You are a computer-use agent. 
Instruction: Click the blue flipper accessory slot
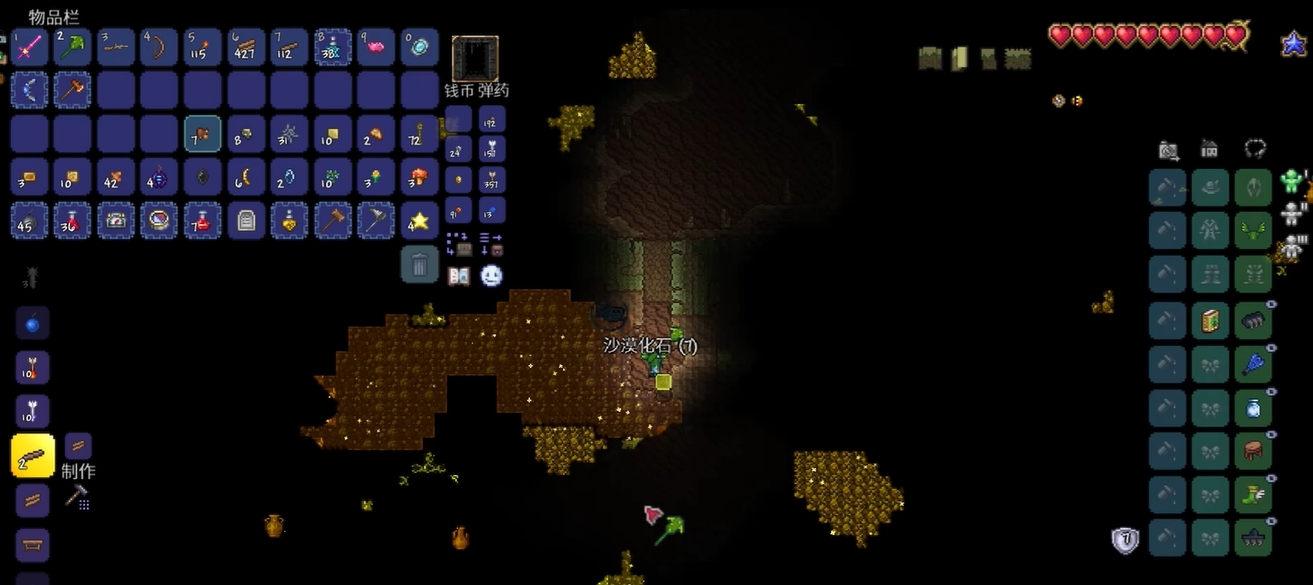click(x=1253, y=364)
